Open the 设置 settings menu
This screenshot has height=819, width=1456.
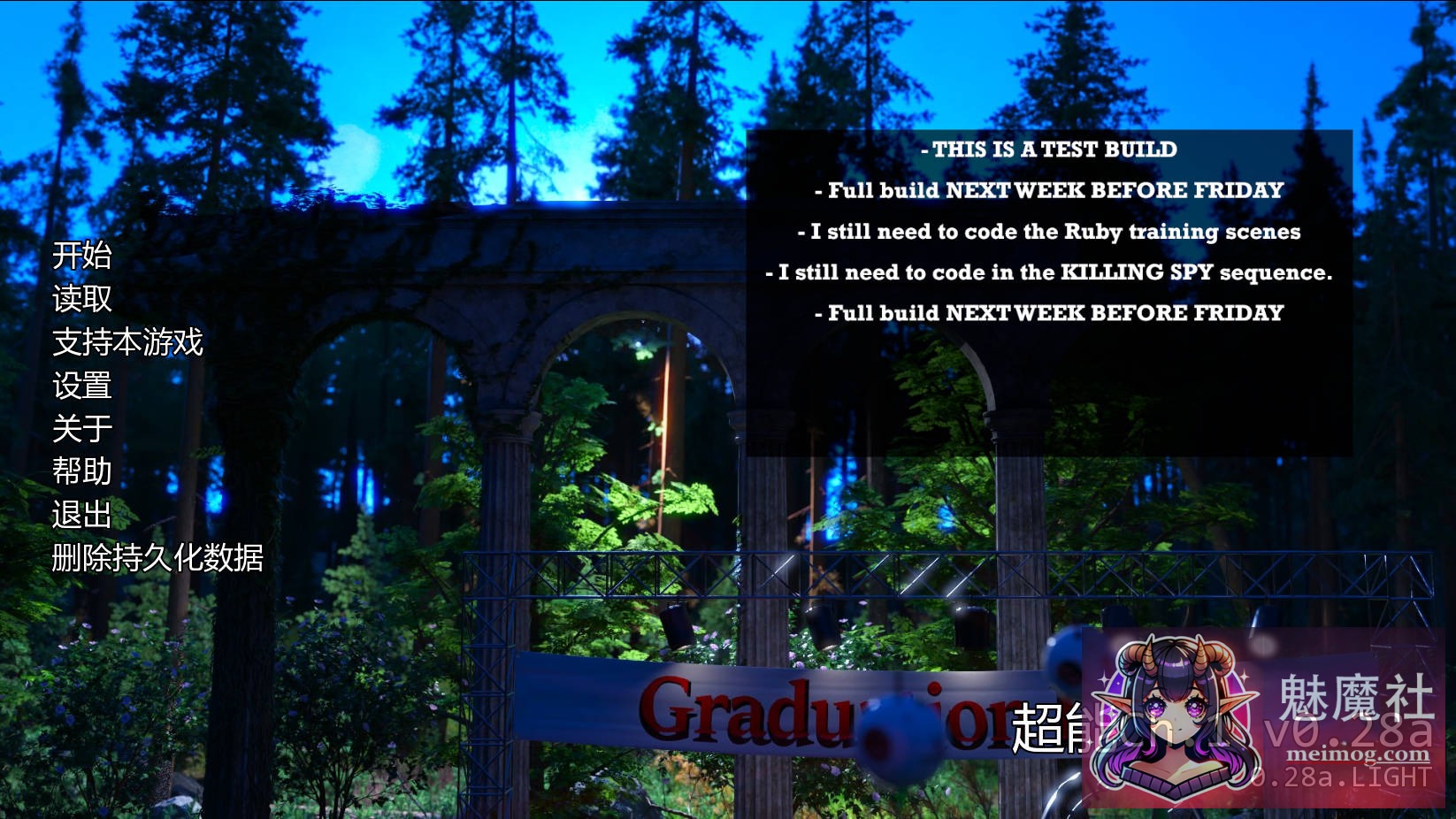click(81, 387)
